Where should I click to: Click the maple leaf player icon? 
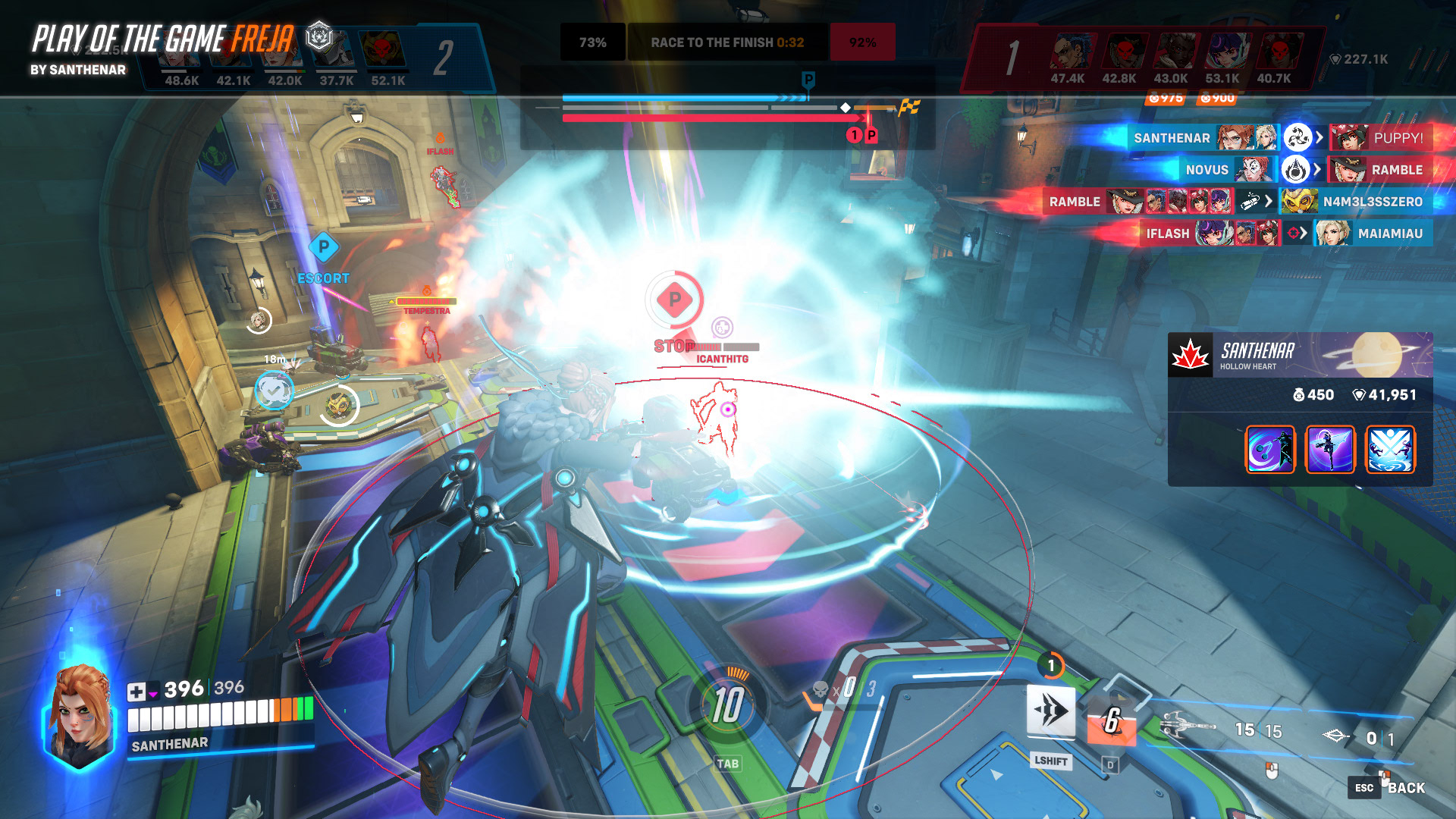pos(1191,355)
